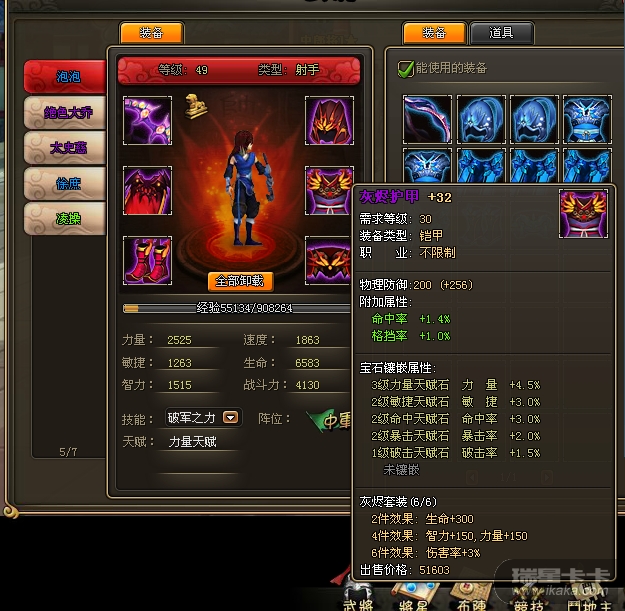Image resolution: width=625 pixels, height=611 pixels.
Task: Switch to hero 徐庶
Action: click(x=66, y=181)
